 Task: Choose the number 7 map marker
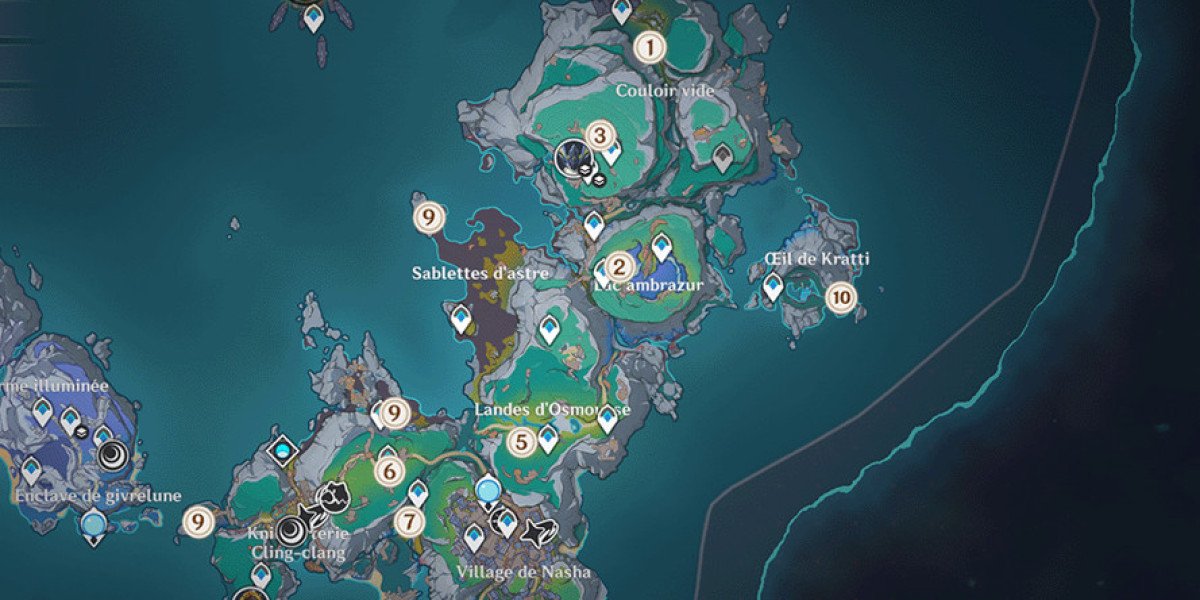[x=407, y=521]
